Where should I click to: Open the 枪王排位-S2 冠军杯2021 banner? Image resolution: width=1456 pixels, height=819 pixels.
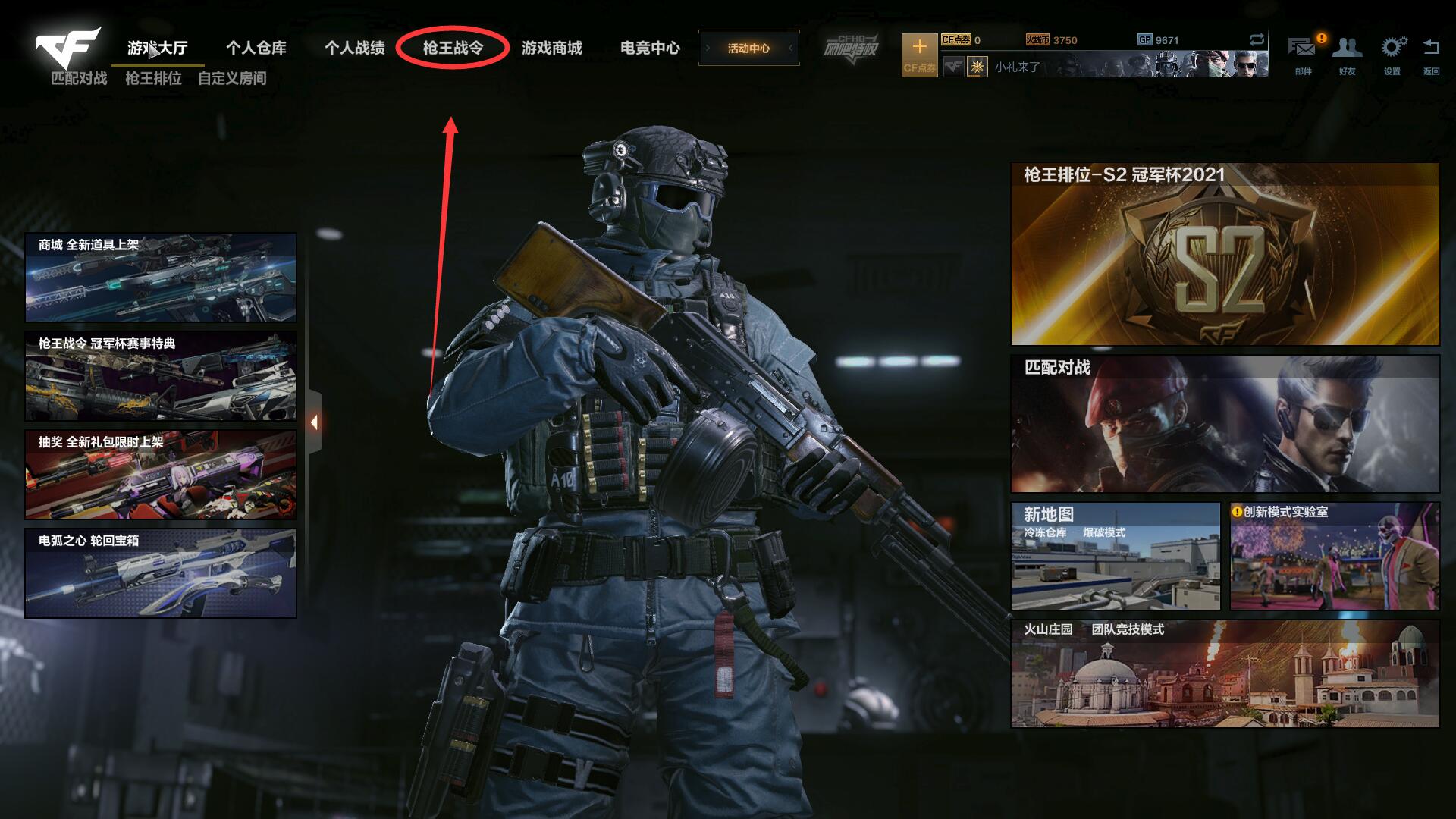pyautogui.click(x=1225, y=254)
